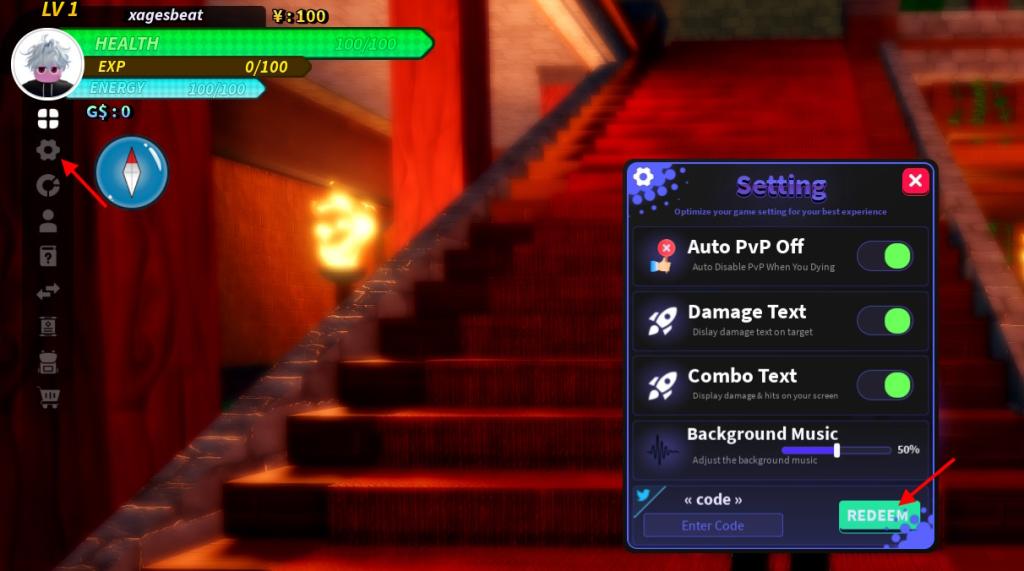The height and width of the screenshot is (571, 1024).
Task: Open the character profile silhouette icon
Action: point(48,220)
